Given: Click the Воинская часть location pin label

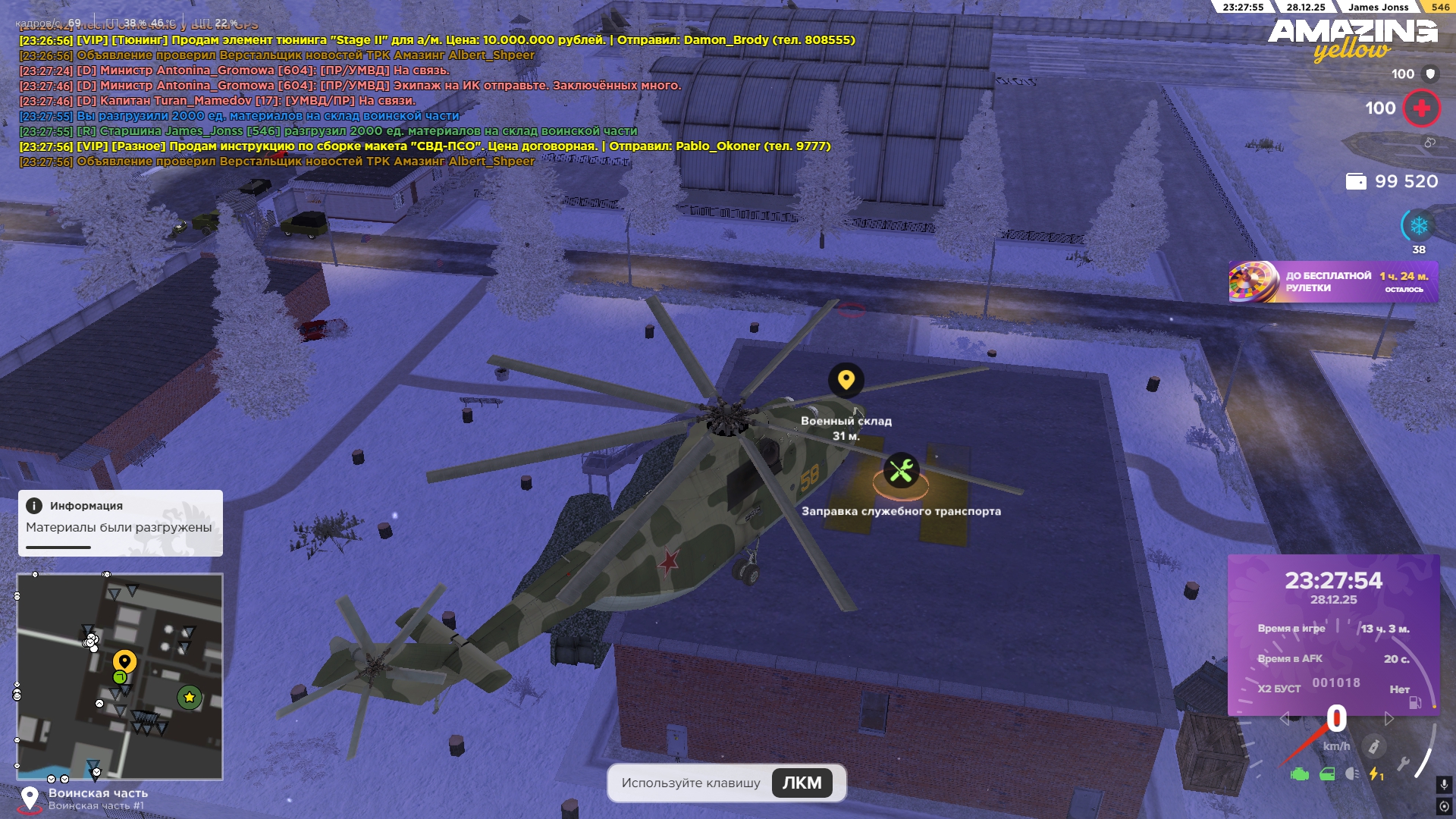Looking at the screenshot, I should [98, 793].
